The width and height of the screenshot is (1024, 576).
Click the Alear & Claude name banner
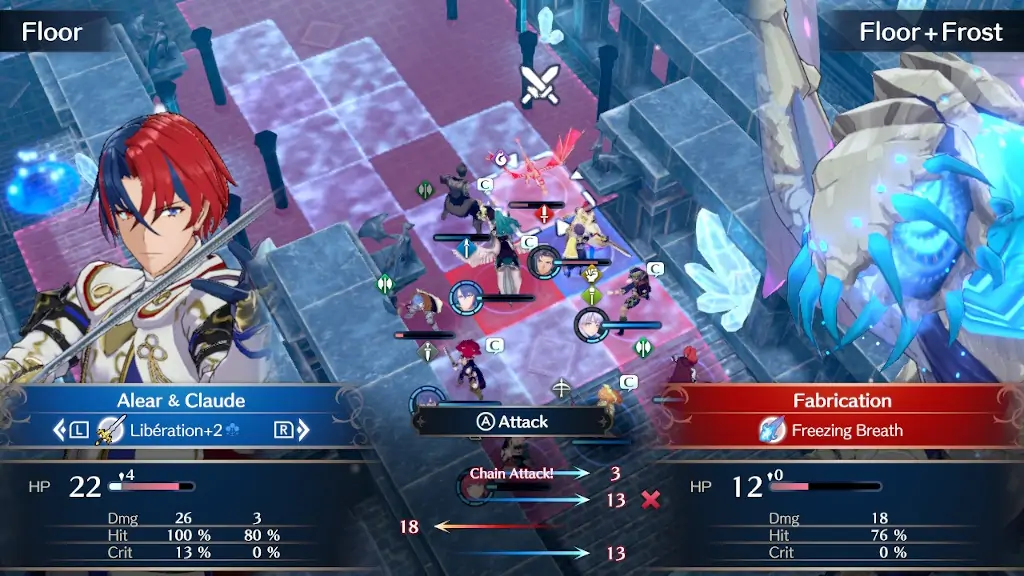point(181,401)
